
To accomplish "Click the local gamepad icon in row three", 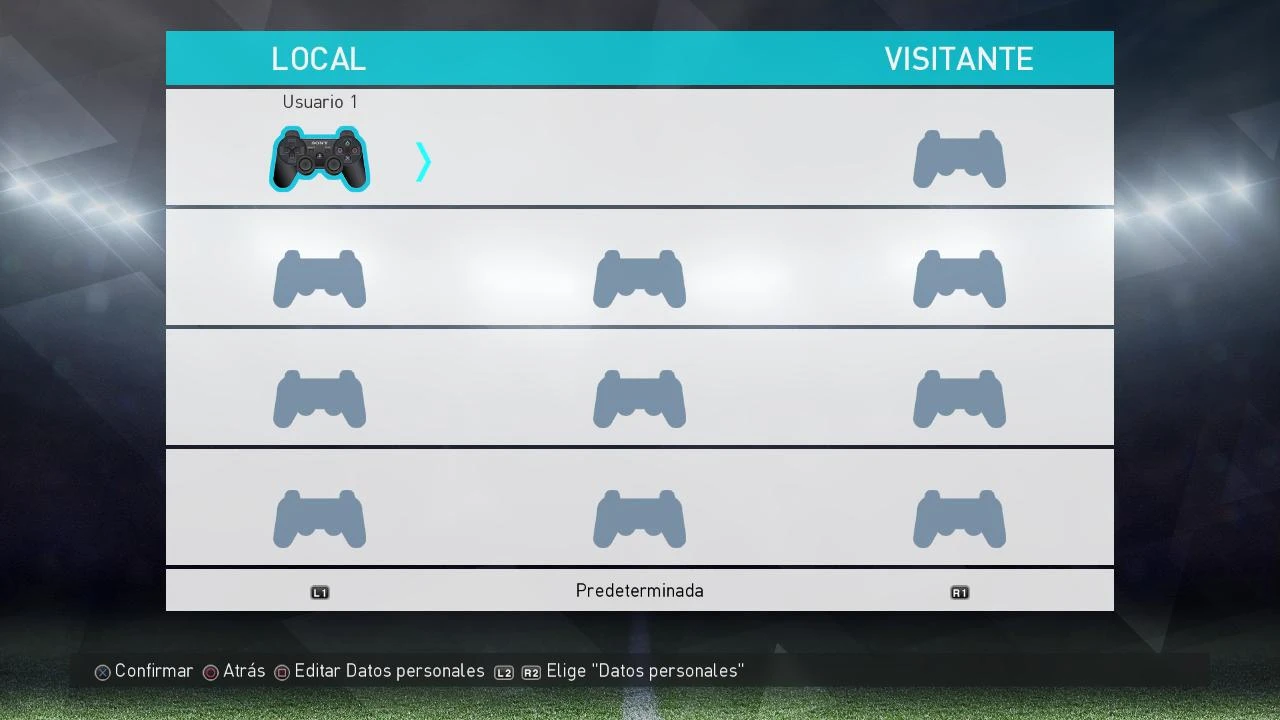I will pyautogui.click(x=319, y=398).
